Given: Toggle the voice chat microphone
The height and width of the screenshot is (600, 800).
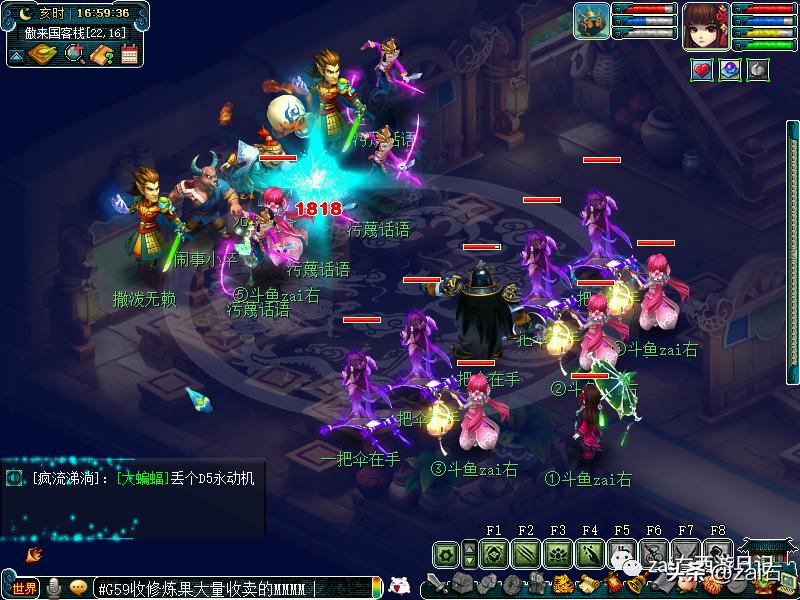Looking at the screenshot, I should (53, 588).
